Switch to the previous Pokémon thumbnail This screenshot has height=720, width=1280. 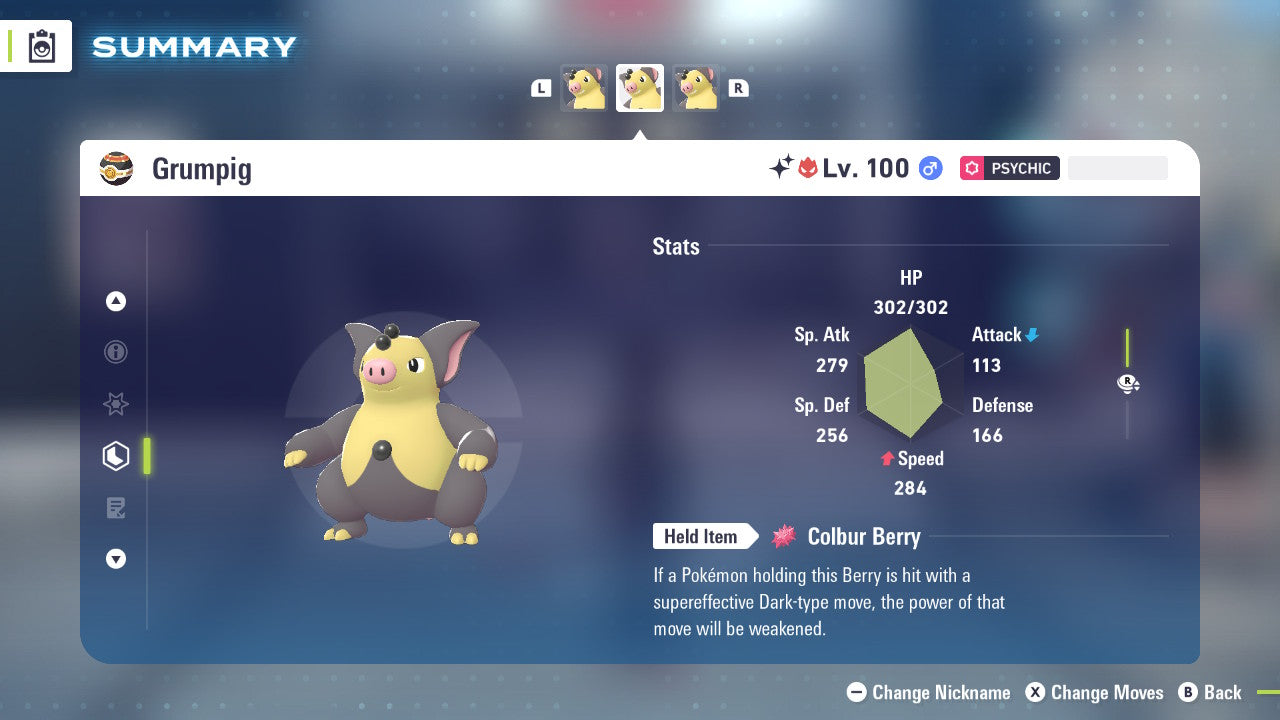coord(584,88)
